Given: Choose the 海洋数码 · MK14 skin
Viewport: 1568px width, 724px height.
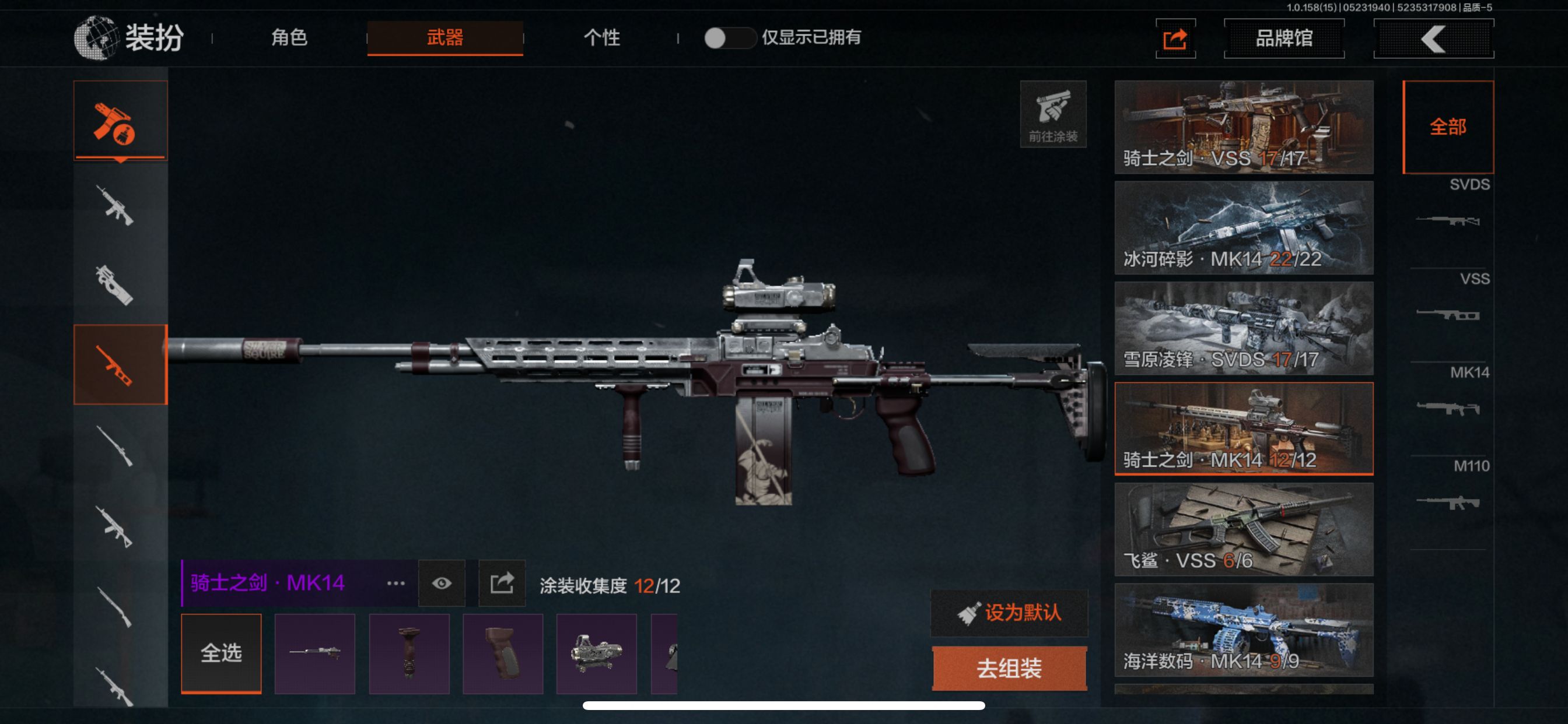Looking at the screenshot, I should point(1243,630).
